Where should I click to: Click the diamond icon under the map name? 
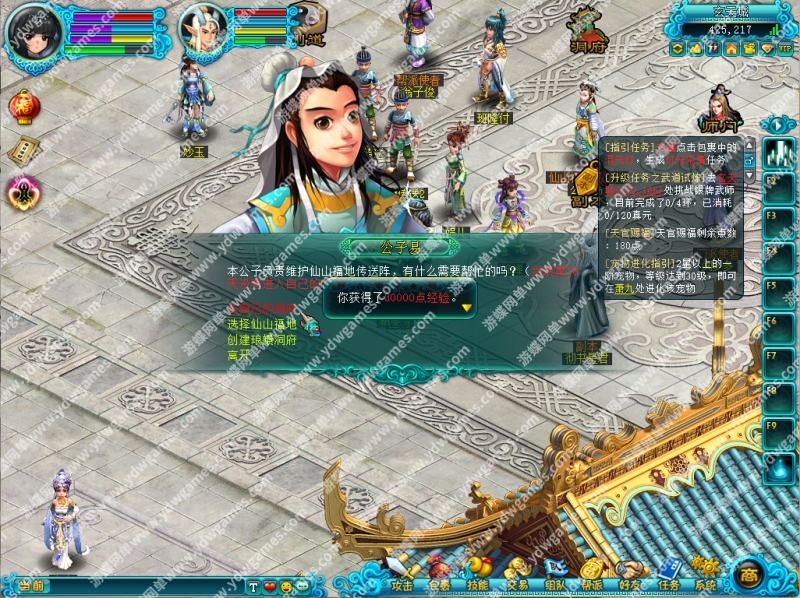click(767, 48)
